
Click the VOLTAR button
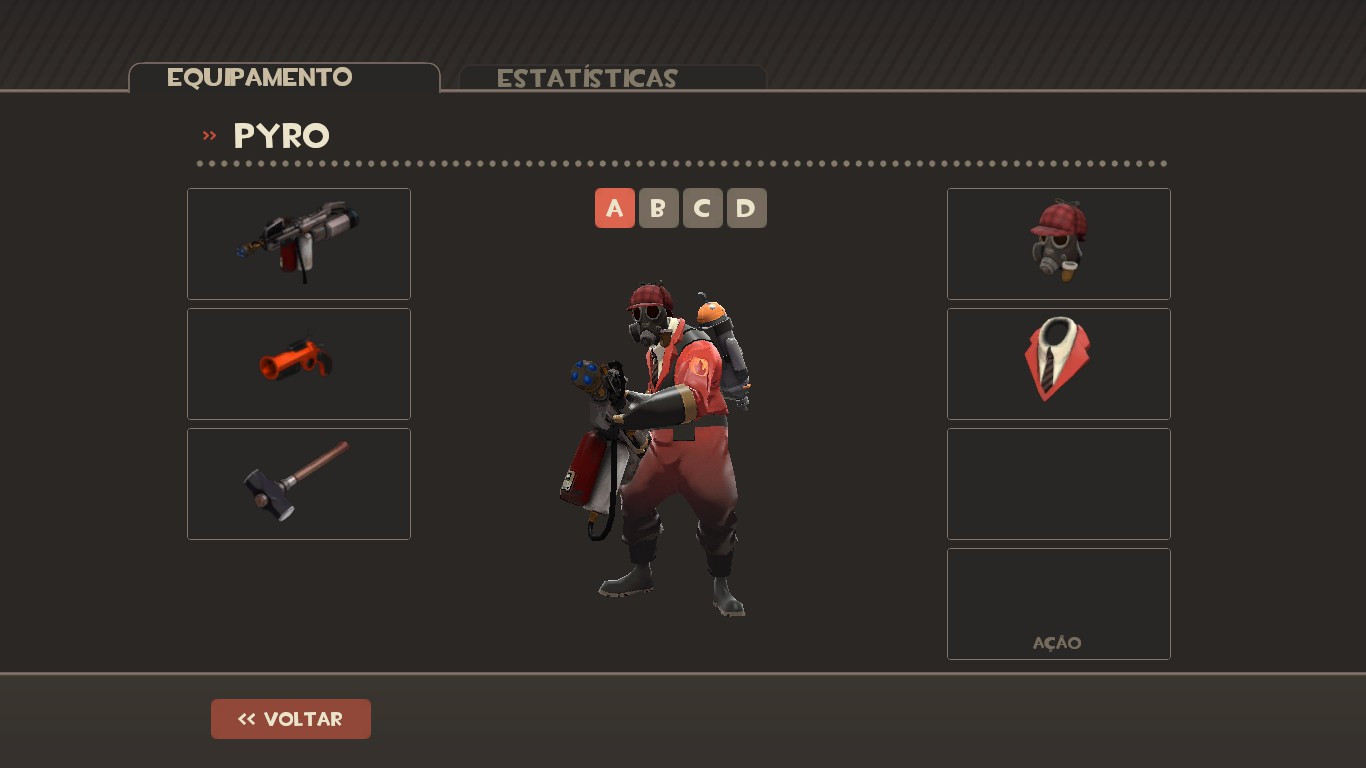(290, 718)
